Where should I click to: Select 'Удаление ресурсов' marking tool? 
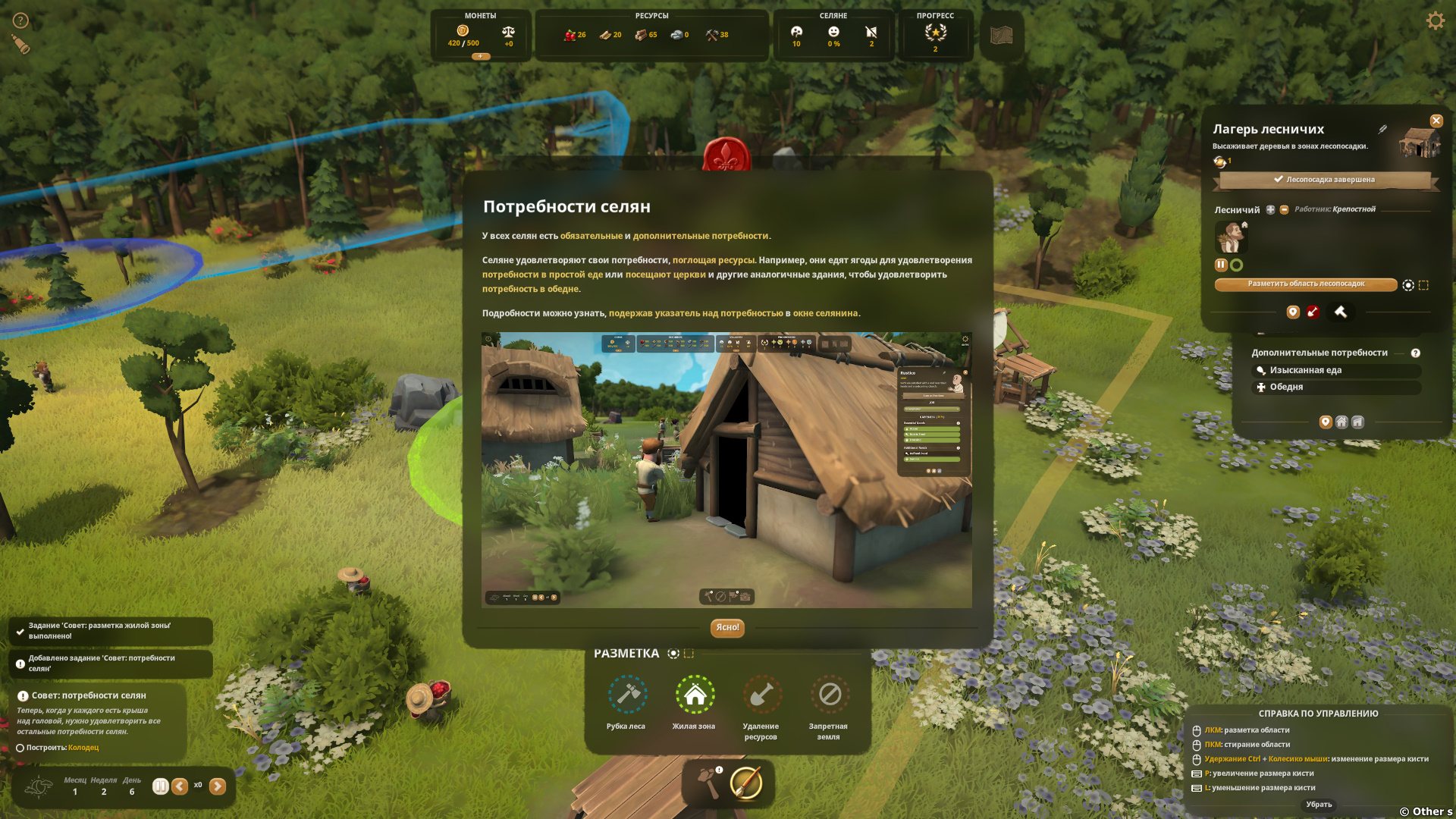click(761, 695)
